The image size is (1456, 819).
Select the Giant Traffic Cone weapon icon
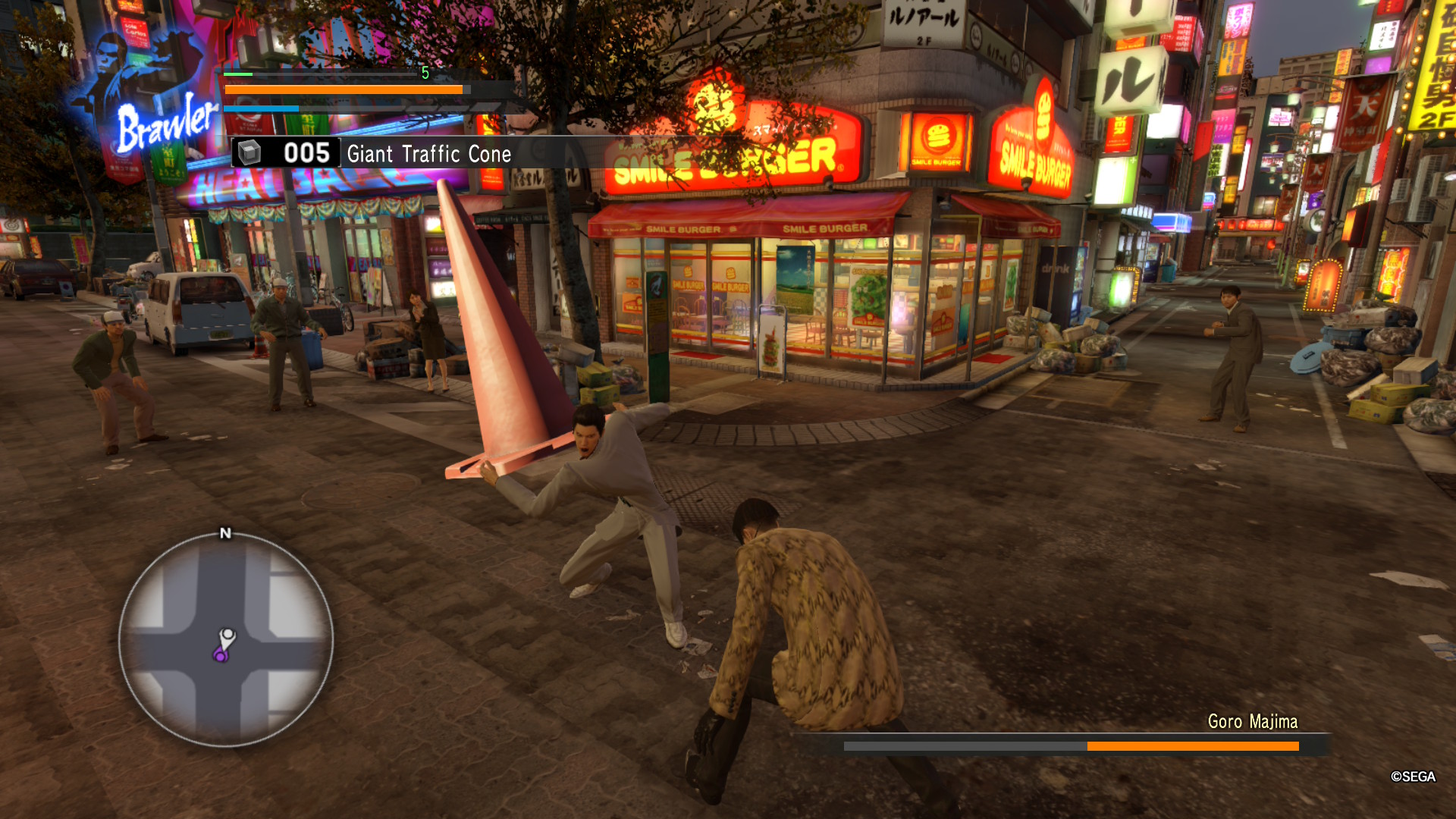[x=251, y=152]
